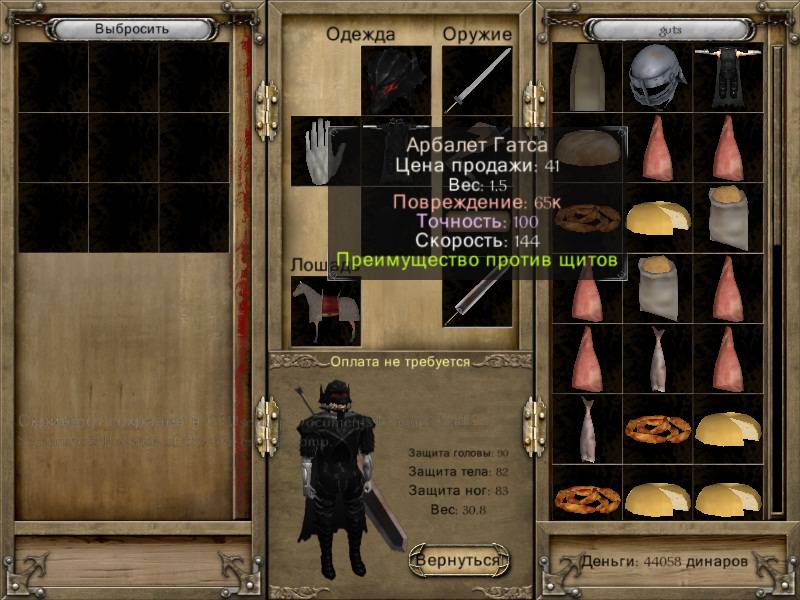Select the steel visored helmet in inventory
Screen dimensions: 800x600
[x=658, y=78]
